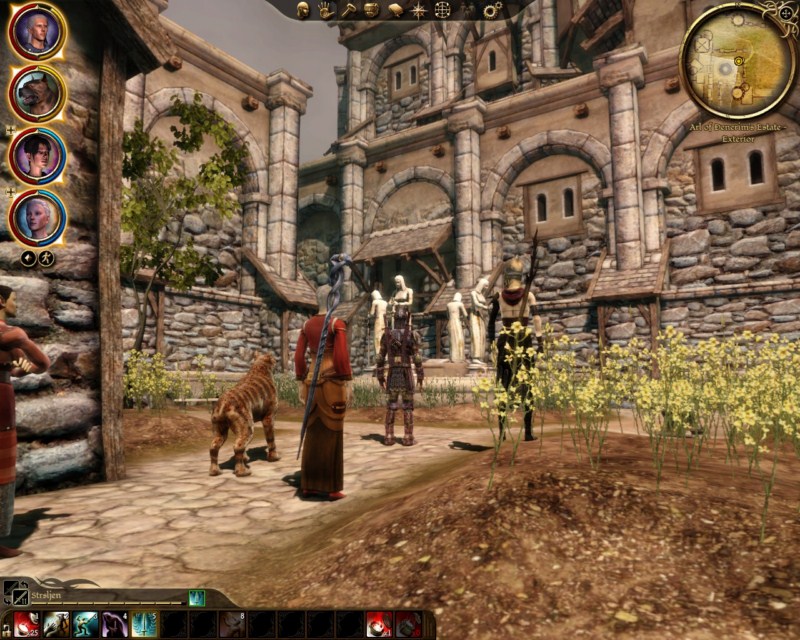Toggle the party hold position button
This screenshot has height=640, width=800.
[46, 258]
